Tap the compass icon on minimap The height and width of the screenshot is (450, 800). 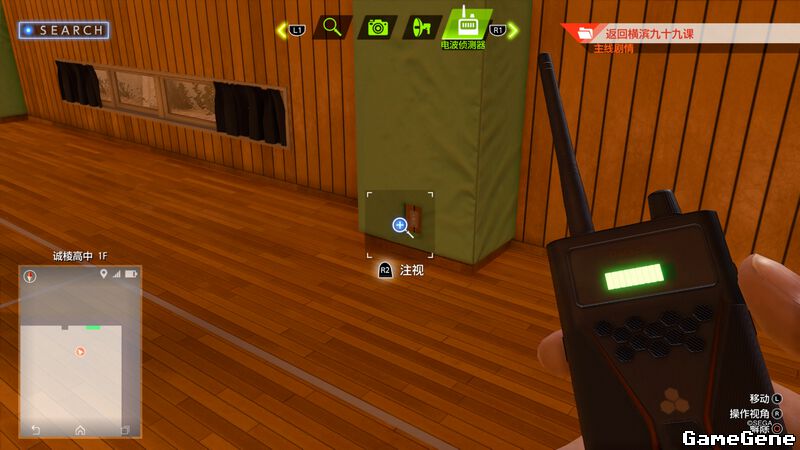(x=30, y=276)
